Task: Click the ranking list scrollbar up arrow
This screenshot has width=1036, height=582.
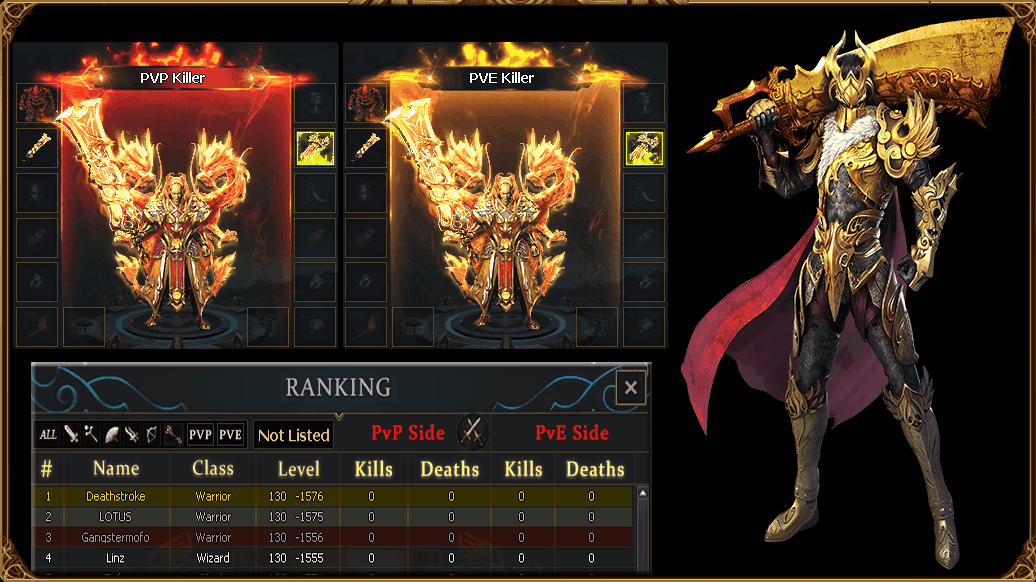Action: click(x=643, y=493)
